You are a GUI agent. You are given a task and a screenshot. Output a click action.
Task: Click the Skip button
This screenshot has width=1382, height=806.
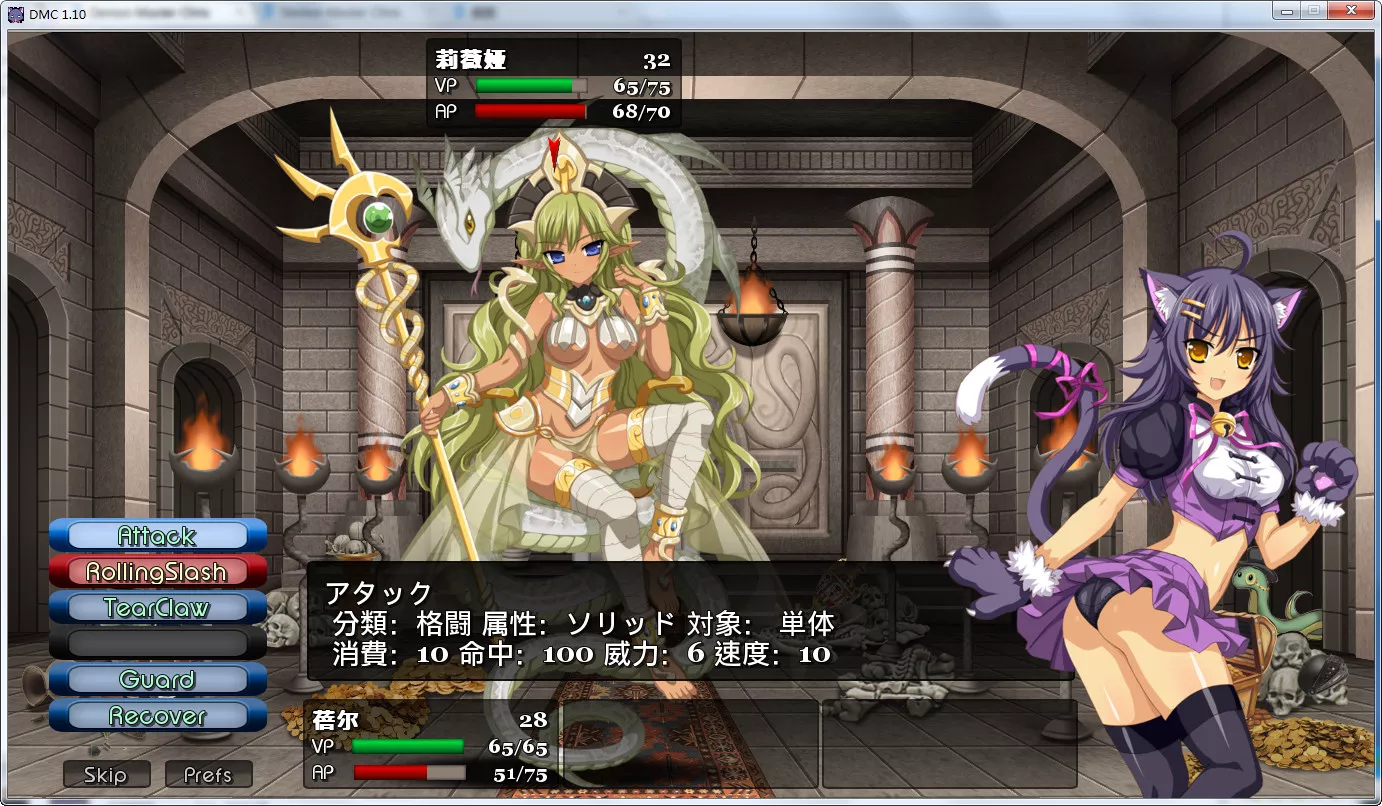point(106,774)
